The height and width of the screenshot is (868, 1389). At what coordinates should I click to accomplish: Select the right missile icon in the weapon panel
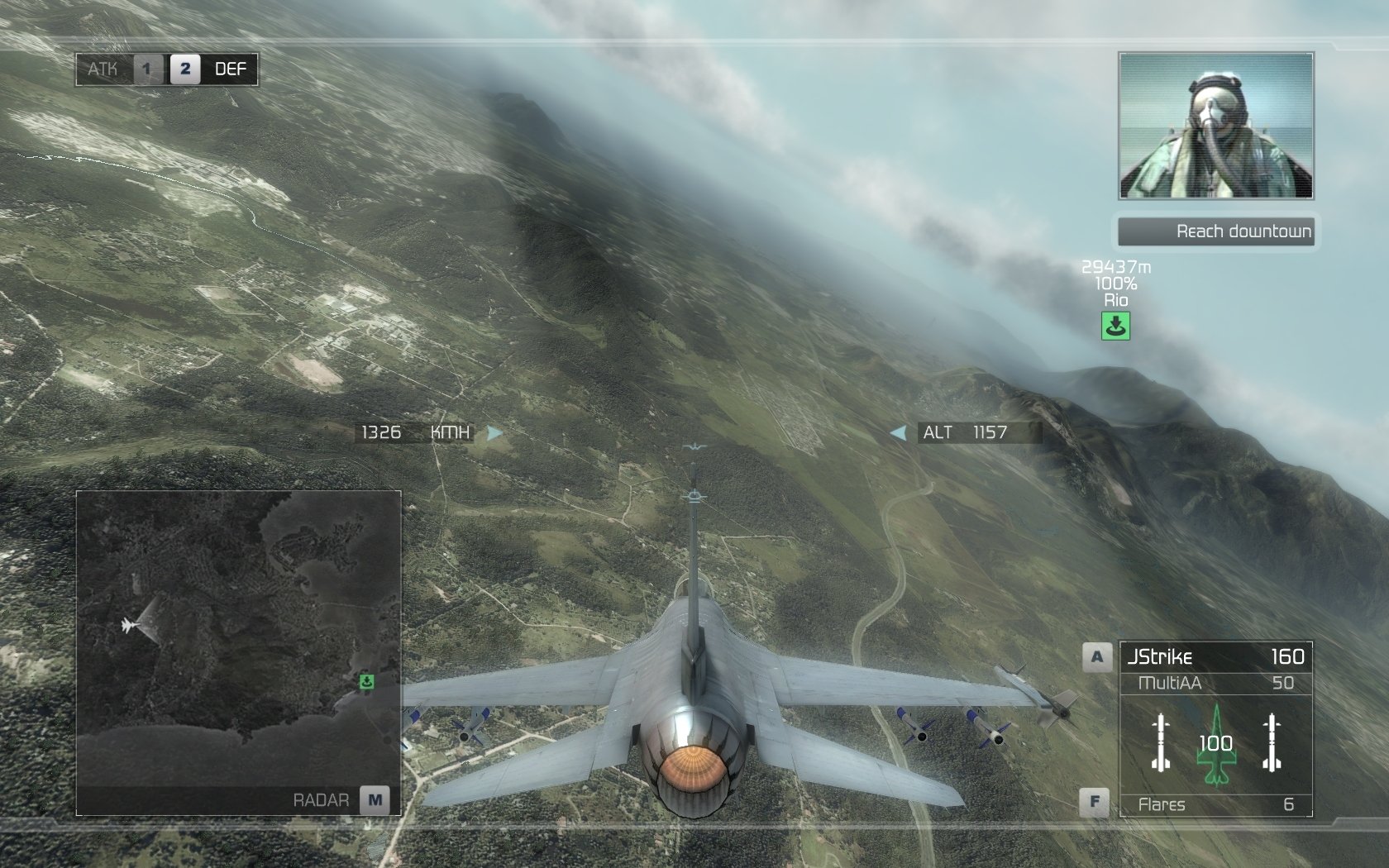(1271, 742)
